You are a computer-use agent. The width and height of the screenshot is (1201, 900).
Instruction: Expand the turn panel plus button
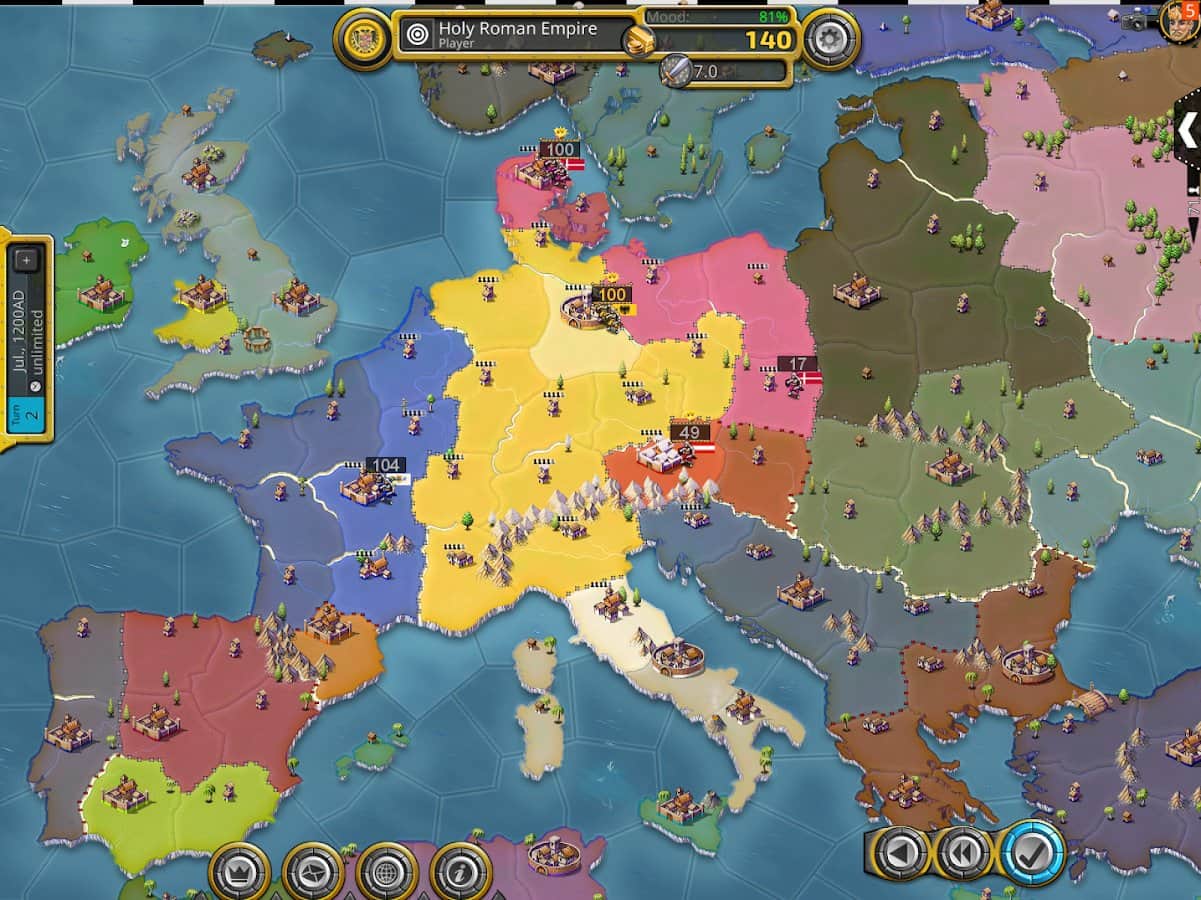[x=26, y=260]
